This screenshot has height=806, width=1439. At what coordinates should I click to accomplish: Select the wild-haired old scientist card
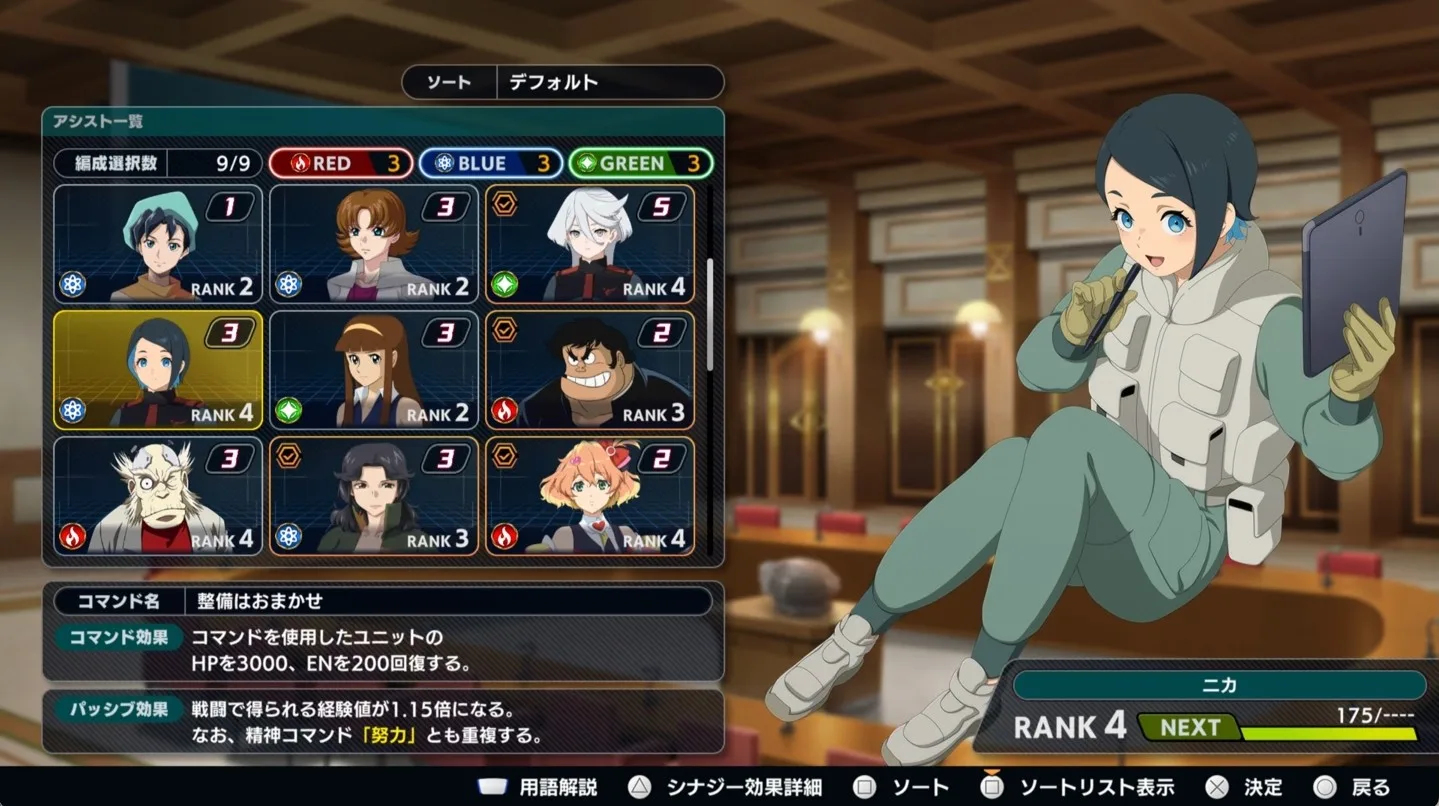pyautogui.click(x=158, y=496)
